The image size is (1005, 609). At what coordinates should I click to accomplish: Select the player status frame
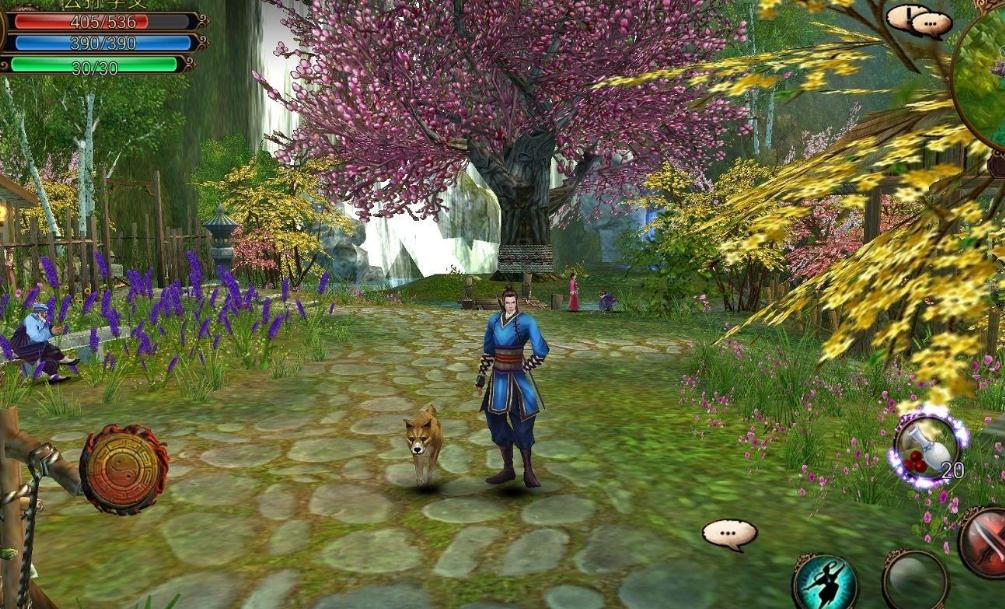(x=100, y=38)
